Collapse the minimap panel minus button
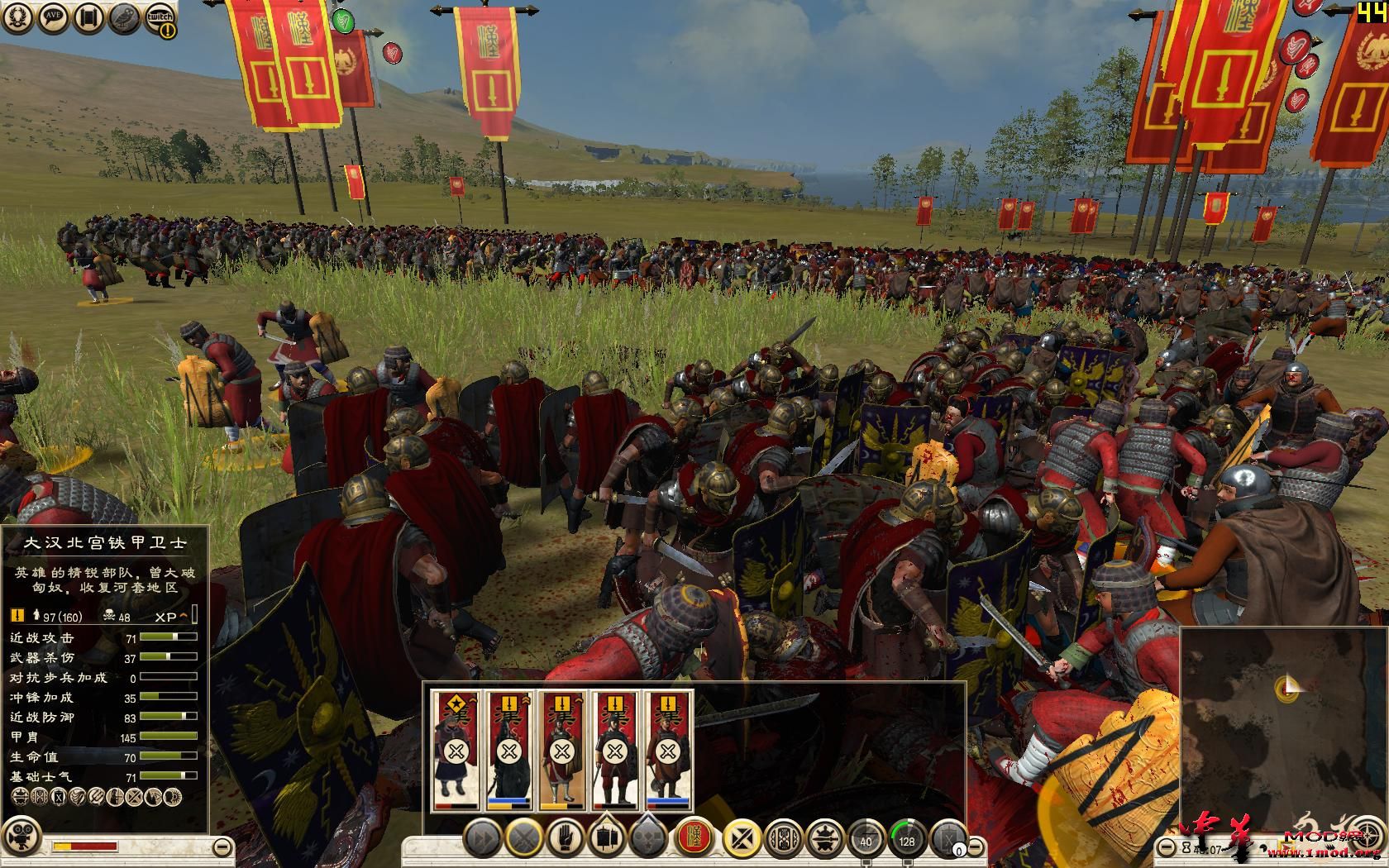Screen dimensions: 1389x868 (x=1165, y=847)
